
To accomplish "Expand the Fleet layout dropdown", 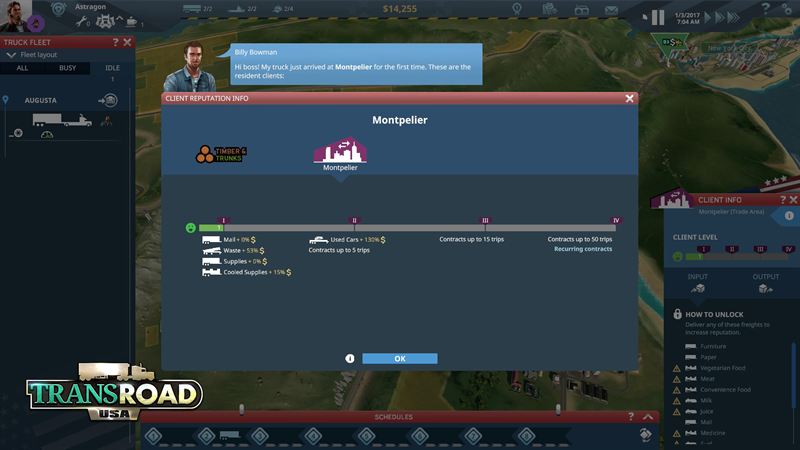I will point(14,55).
